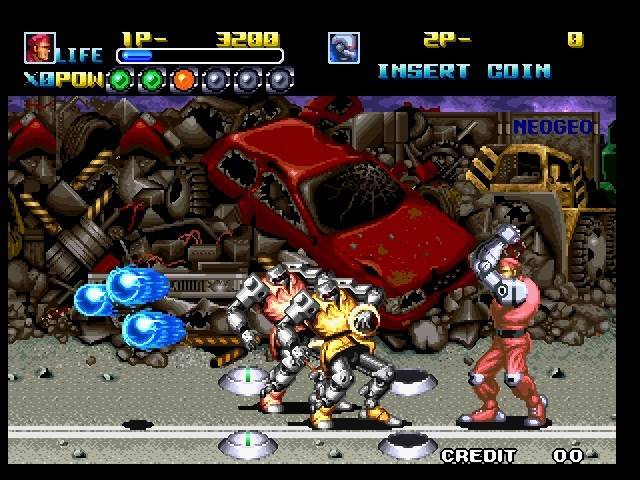Select the player two robot portrait
The width and height of the screenshot is (640, 480).
click(343, 47)
